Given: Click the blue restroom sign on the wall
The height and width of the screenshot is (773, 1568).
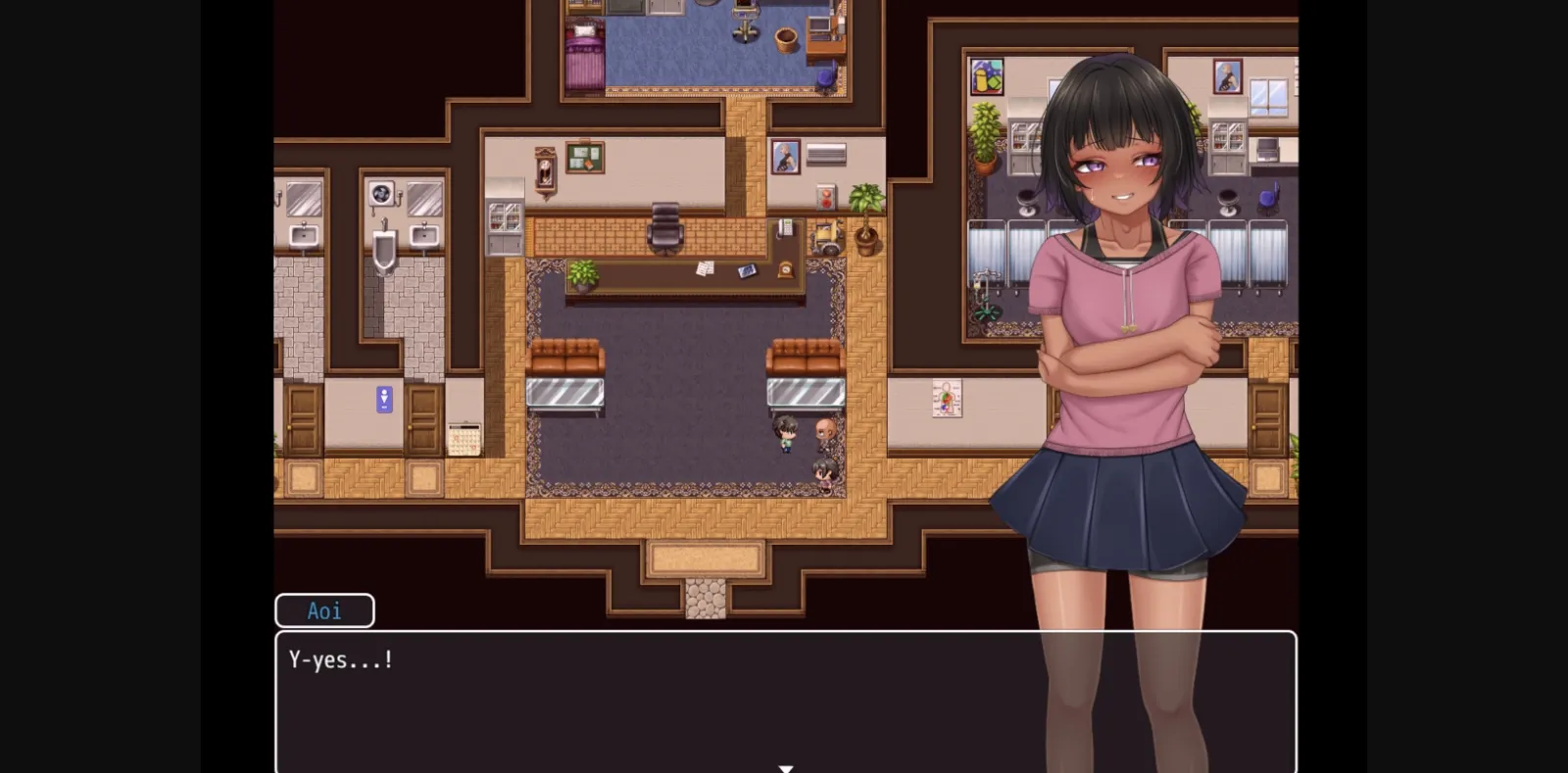Looking at the screenshot, I should (383, 399).
